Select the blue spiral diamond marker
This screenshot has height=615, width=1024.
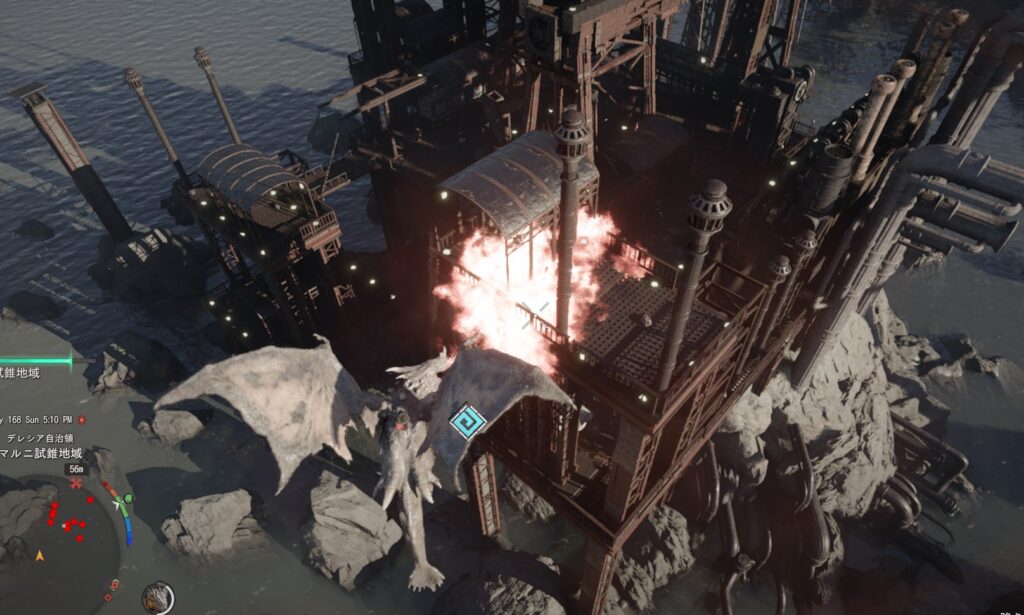coord(467,421)
